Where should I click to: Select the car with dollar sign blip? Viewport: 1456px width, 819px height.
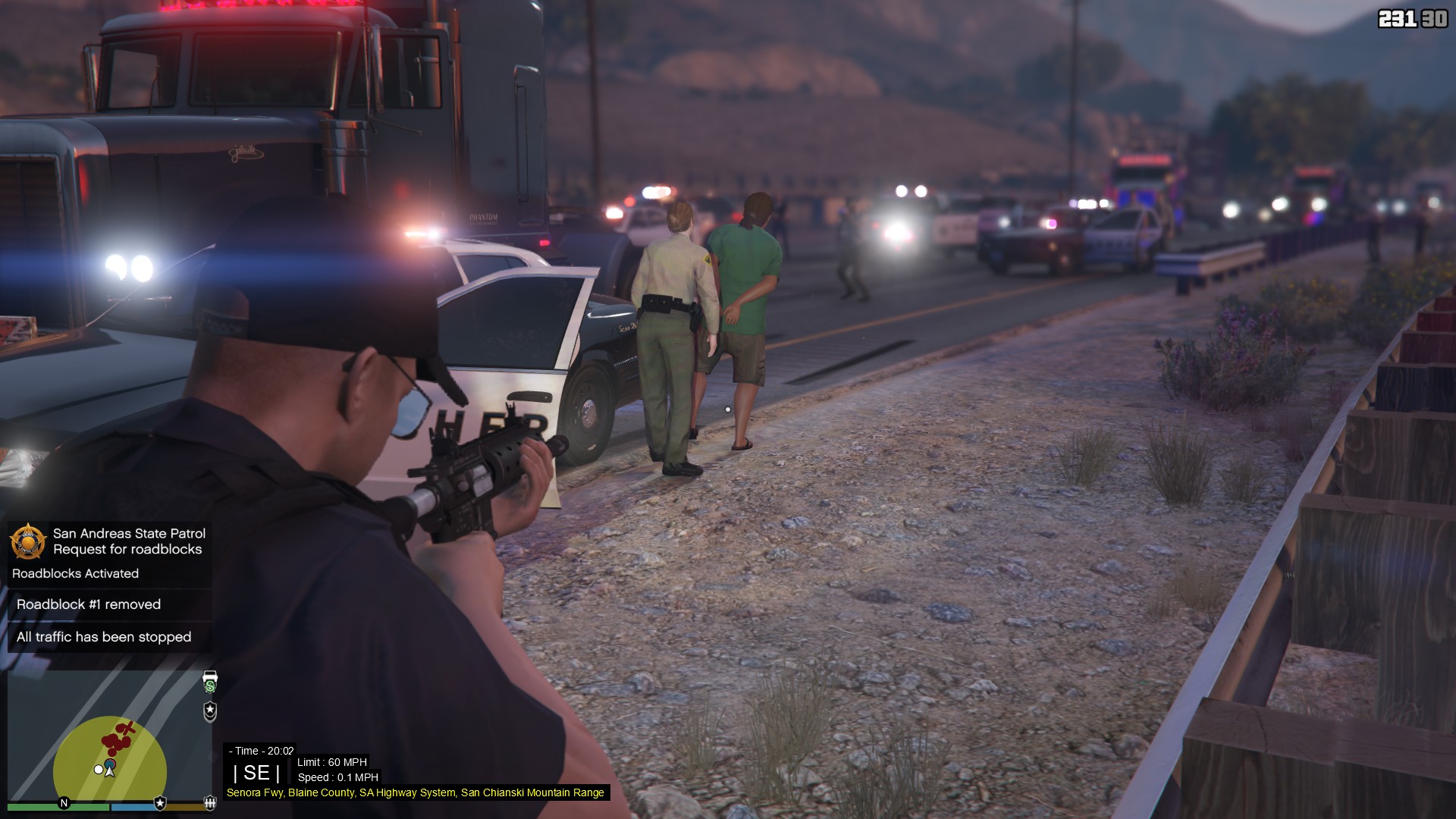(210, 680)
